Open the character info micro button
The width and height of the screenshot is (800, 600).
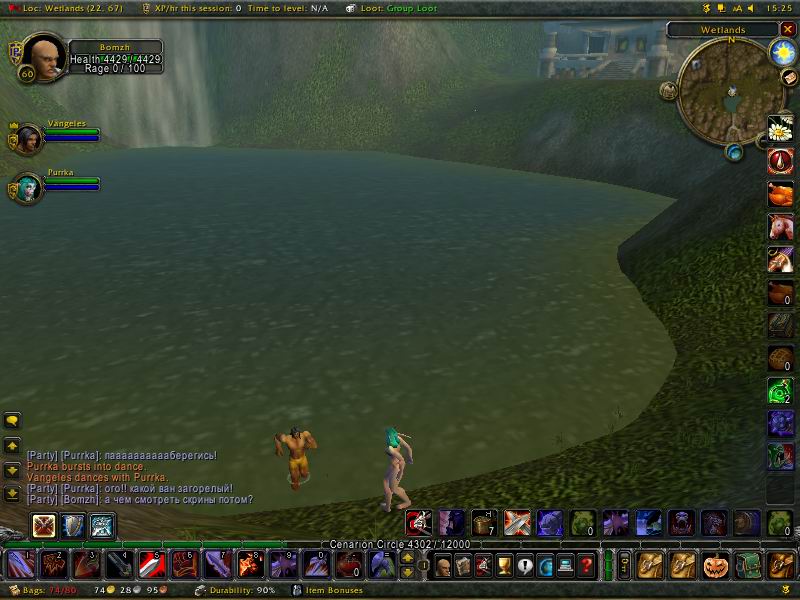[x=442, y=565]
